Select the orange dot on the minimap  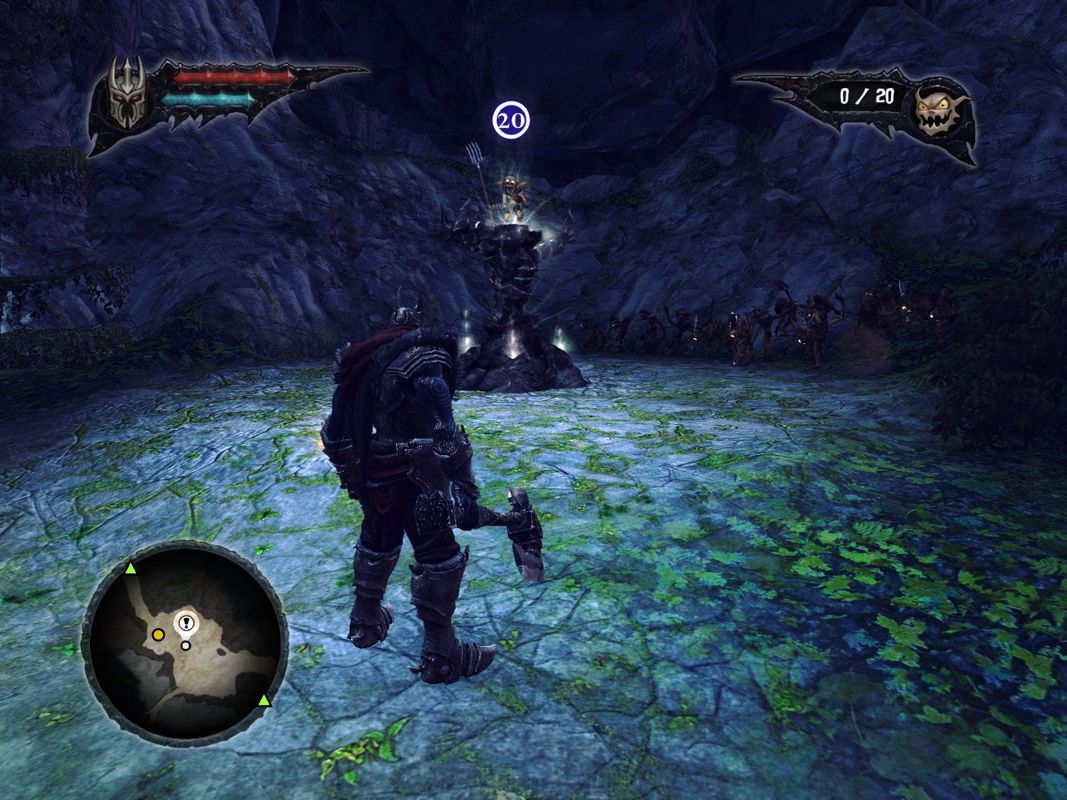click(x=158, y=635)
